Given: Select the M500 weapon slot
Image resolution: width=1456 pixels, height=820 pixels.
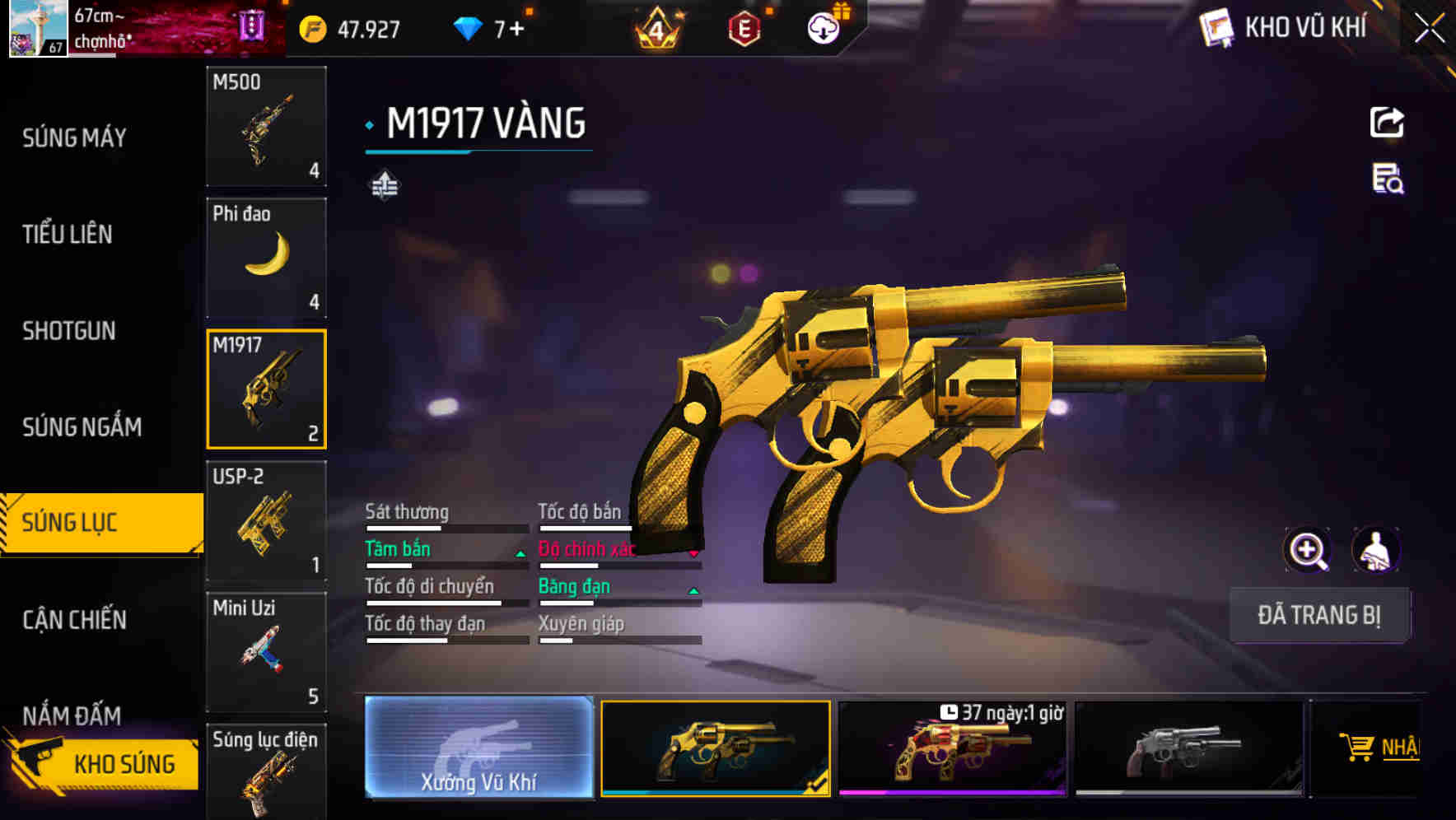Looking at the screenshot, I should [x=266, y=126].
